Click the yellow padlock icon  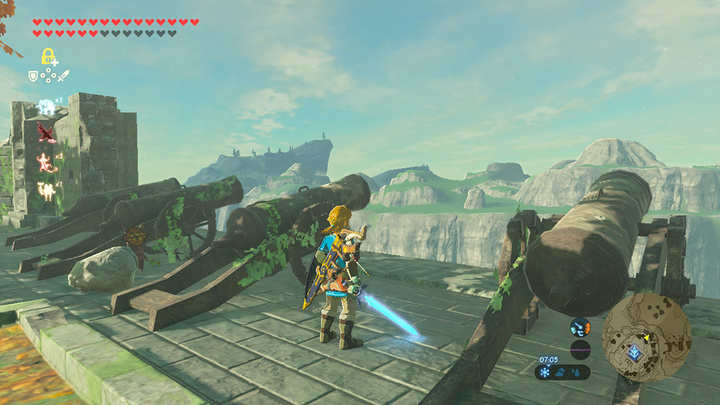click(x=47, y=56)
